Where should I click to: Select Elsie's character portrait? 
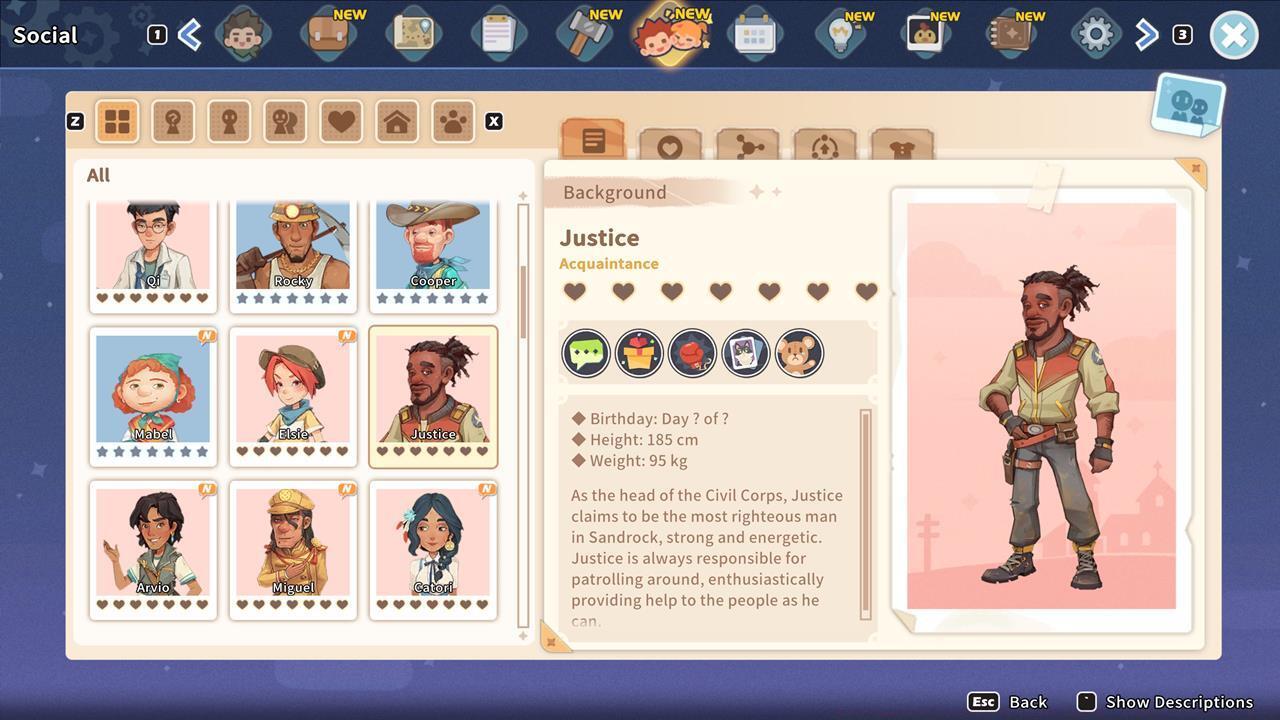pyautogui.click(x=293, y=390)
